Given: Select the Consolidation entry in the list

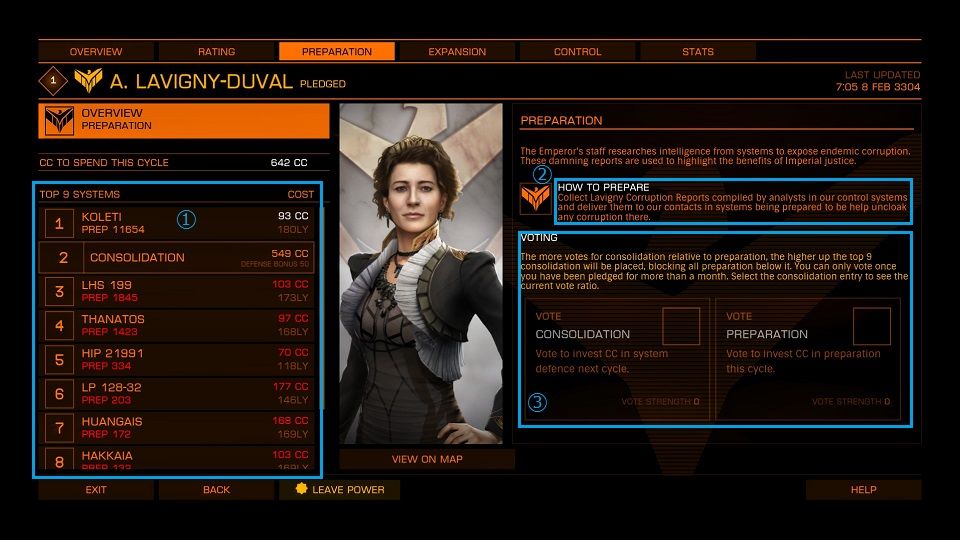Looking at the screenshot, I should (176, 257).
